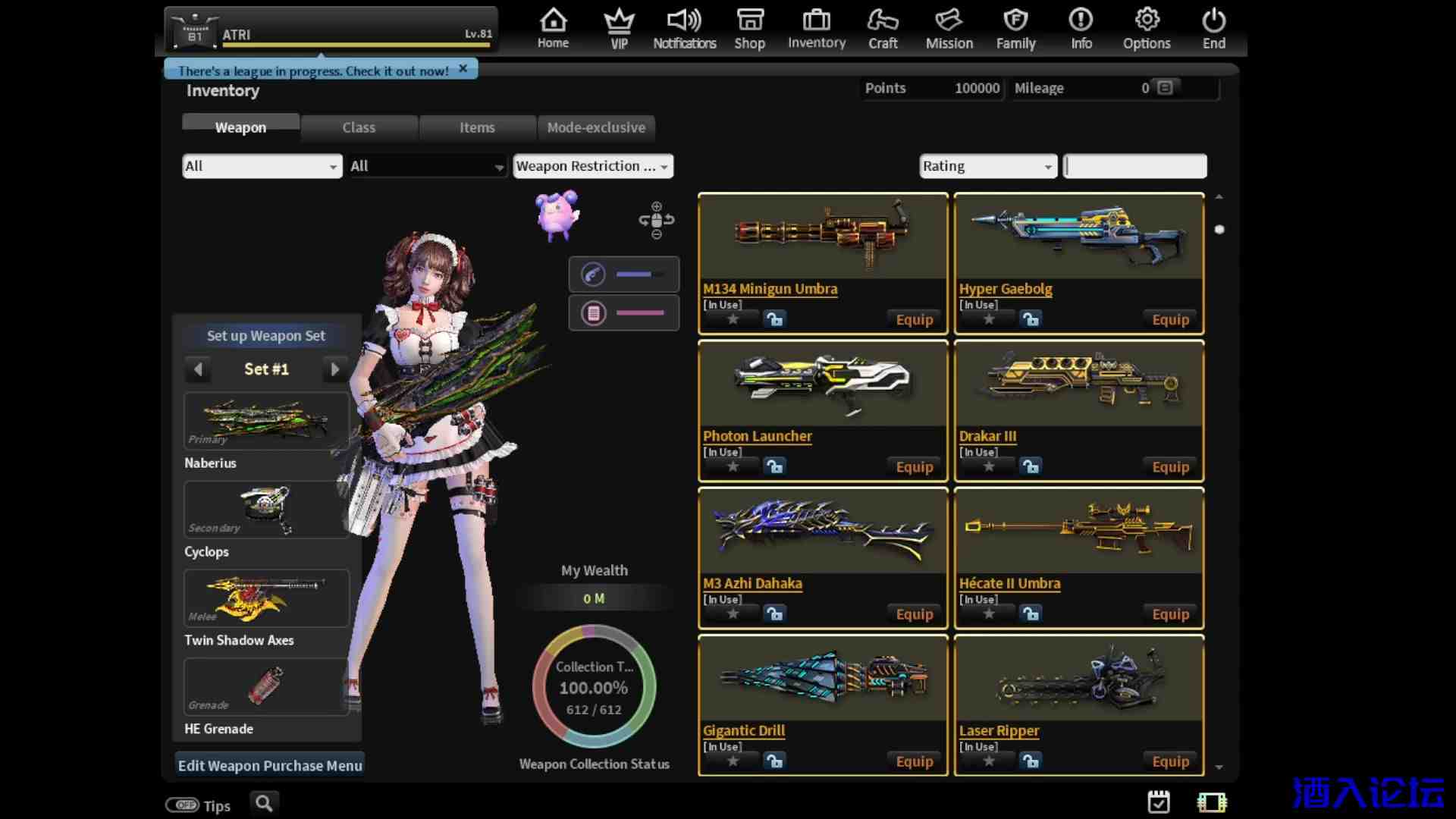The image size is (1456, 819).
Task: Switch to the Class tab
Action: pyautogui.click(x=359, y=127)
